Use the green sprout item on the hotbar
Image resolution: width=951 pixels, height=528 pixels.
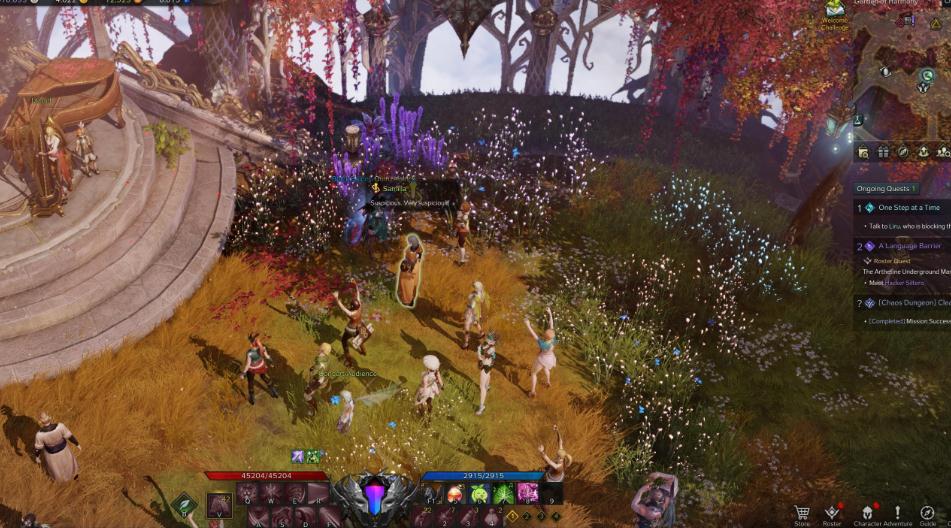[479, 493]
